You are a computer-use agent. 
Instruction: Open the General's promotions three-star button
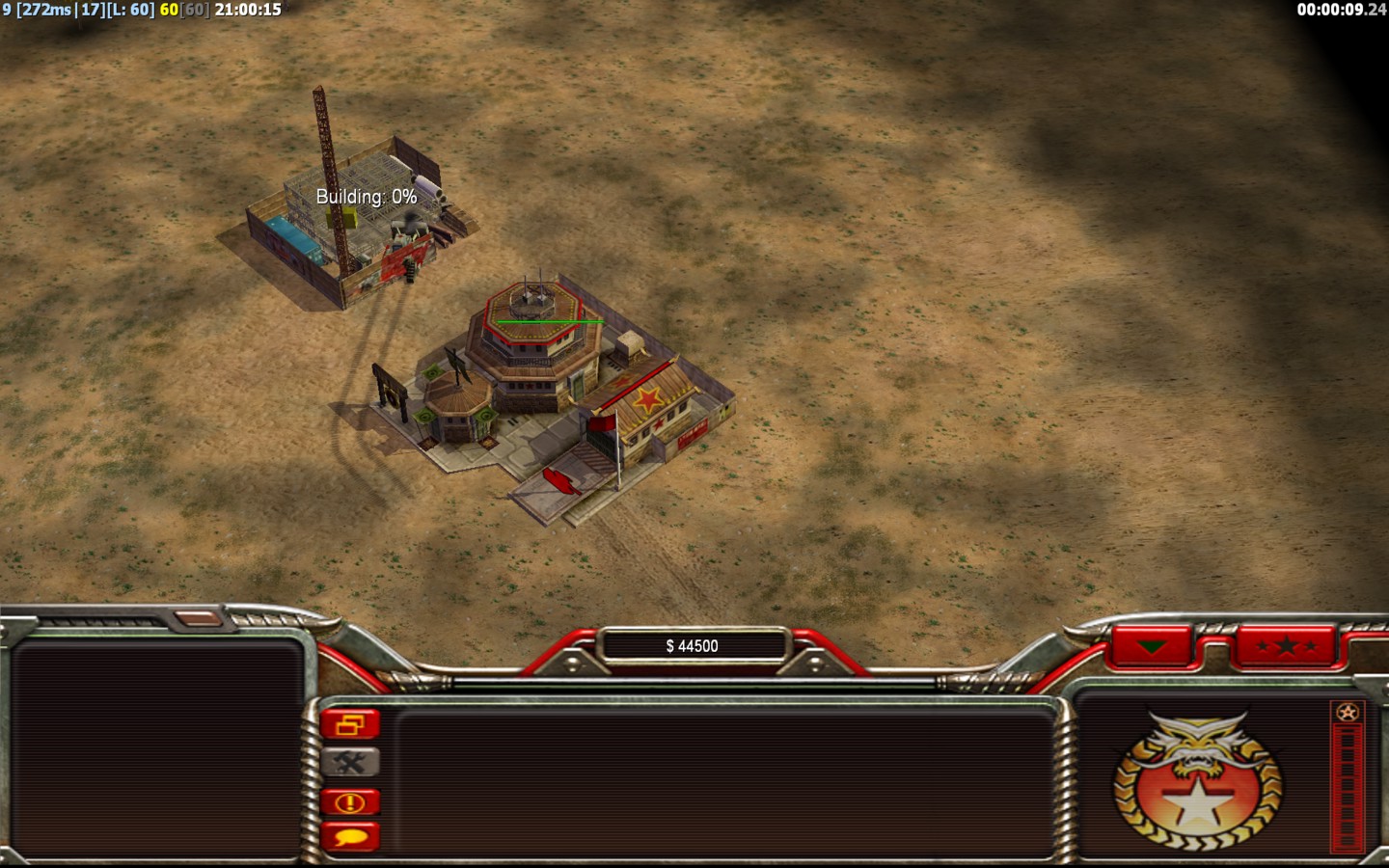coord(1286,646)
